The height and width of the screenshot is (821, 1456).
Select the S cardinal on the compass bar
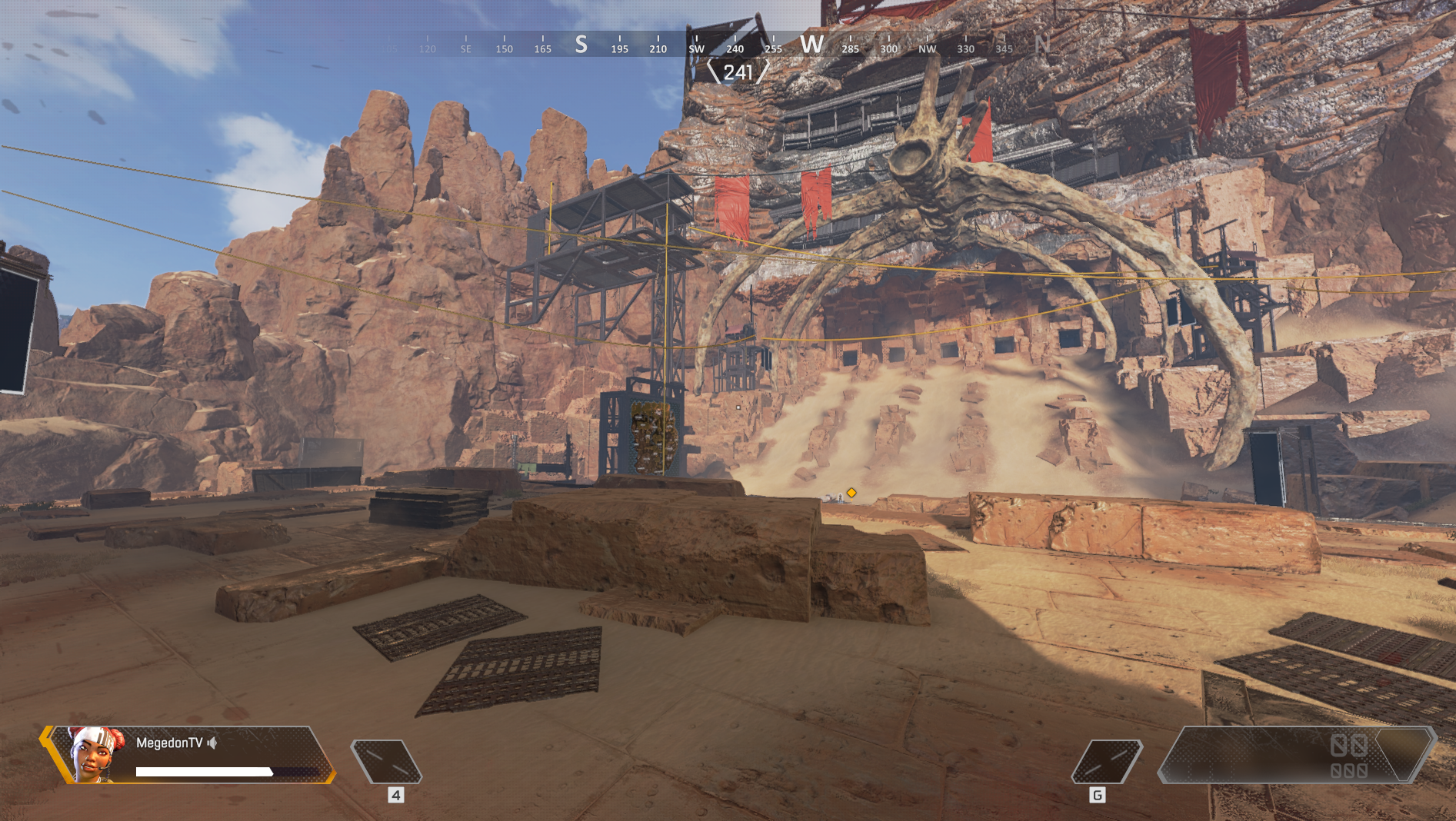point(580,45)
